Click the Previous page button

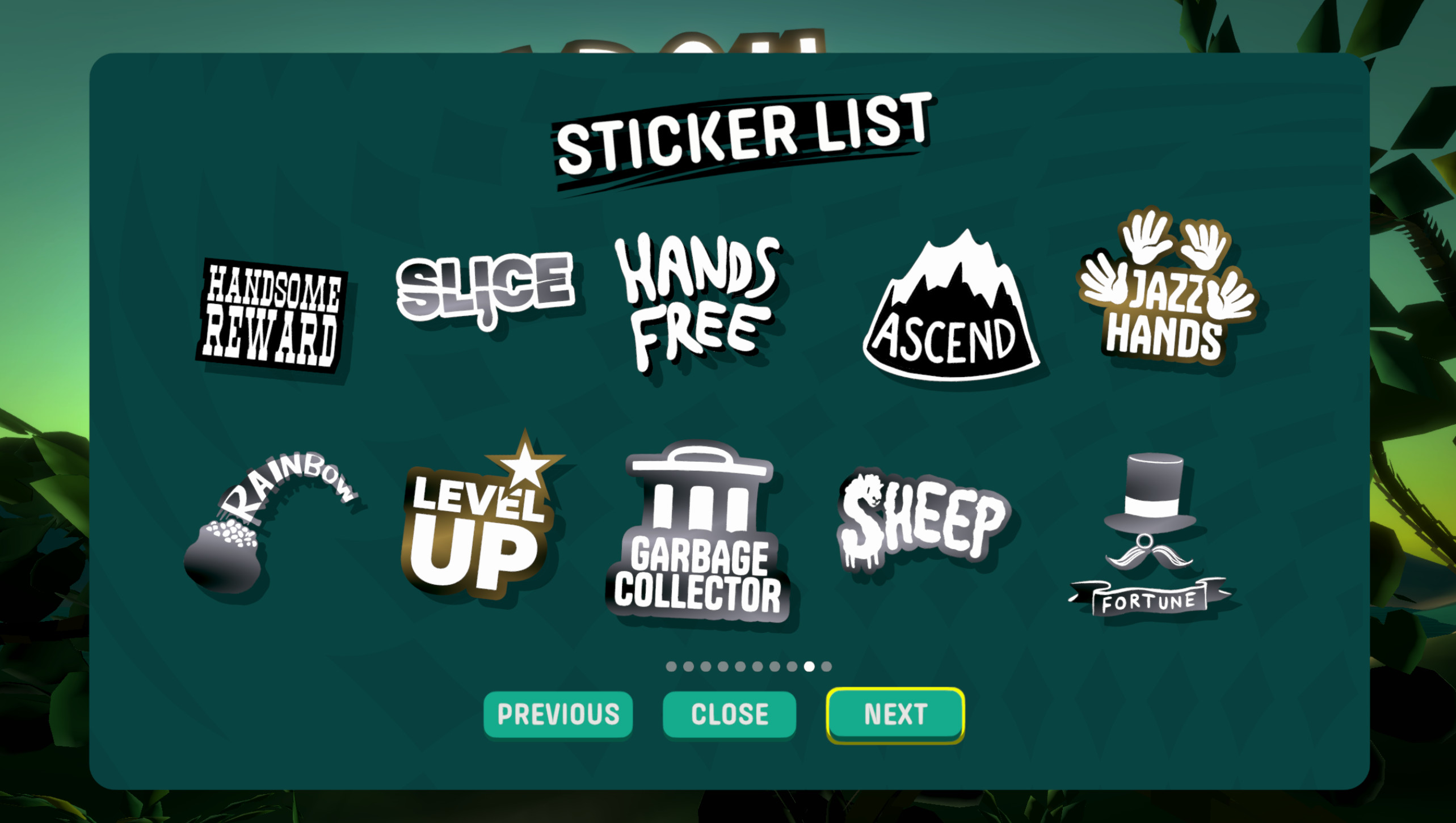(558, 715)
